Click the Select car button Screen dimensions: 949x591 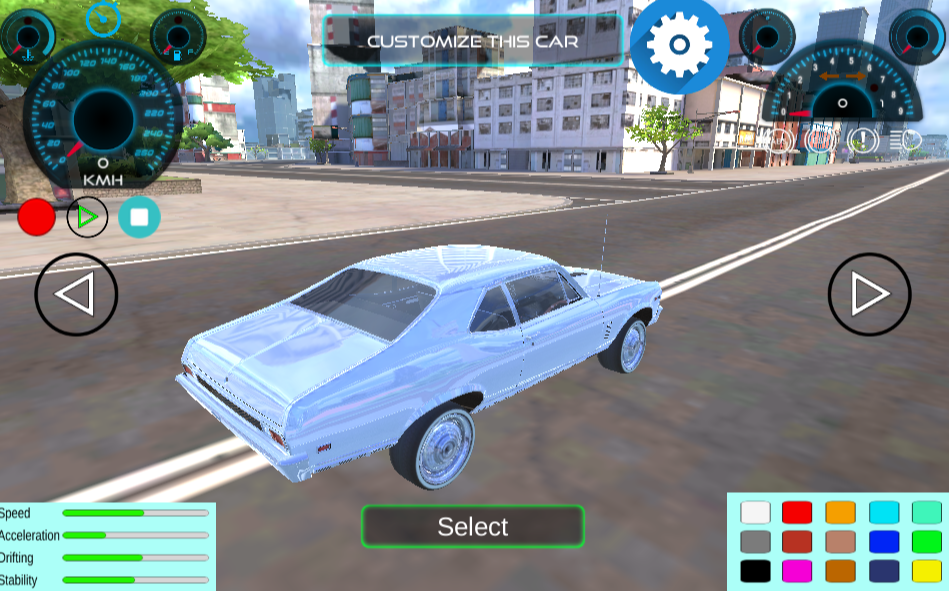(472, 526)
